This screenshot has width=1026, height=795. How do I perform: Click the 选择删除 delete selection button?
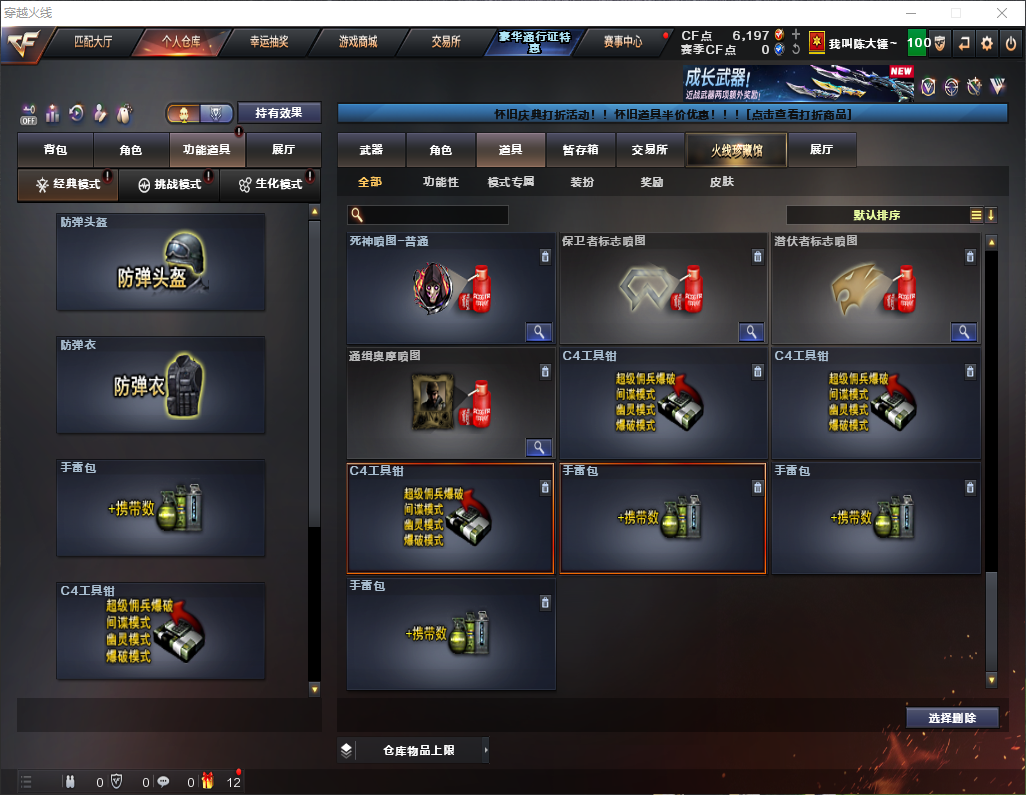coord(952,718)
